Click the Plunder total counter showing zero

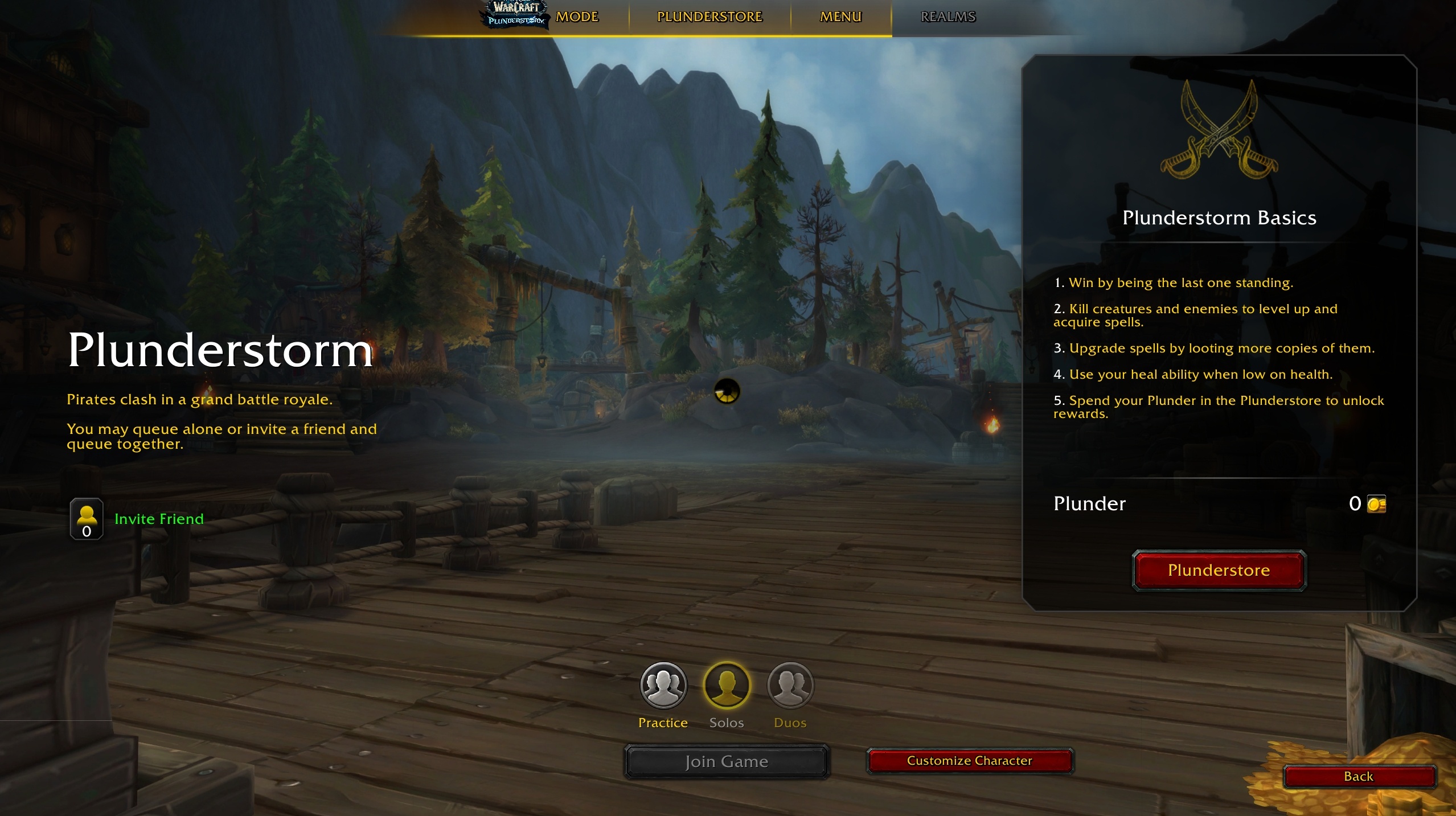(x=1356, y=503)
